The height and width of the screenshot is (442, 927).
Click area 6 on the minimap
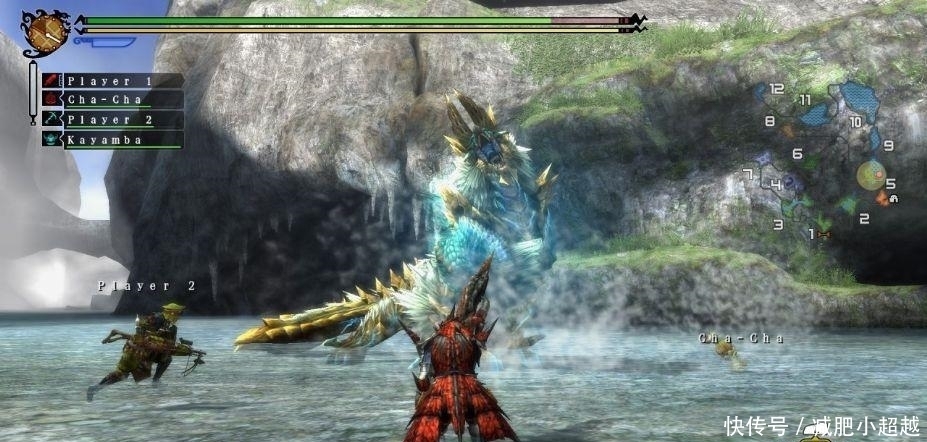click(797, 153)
